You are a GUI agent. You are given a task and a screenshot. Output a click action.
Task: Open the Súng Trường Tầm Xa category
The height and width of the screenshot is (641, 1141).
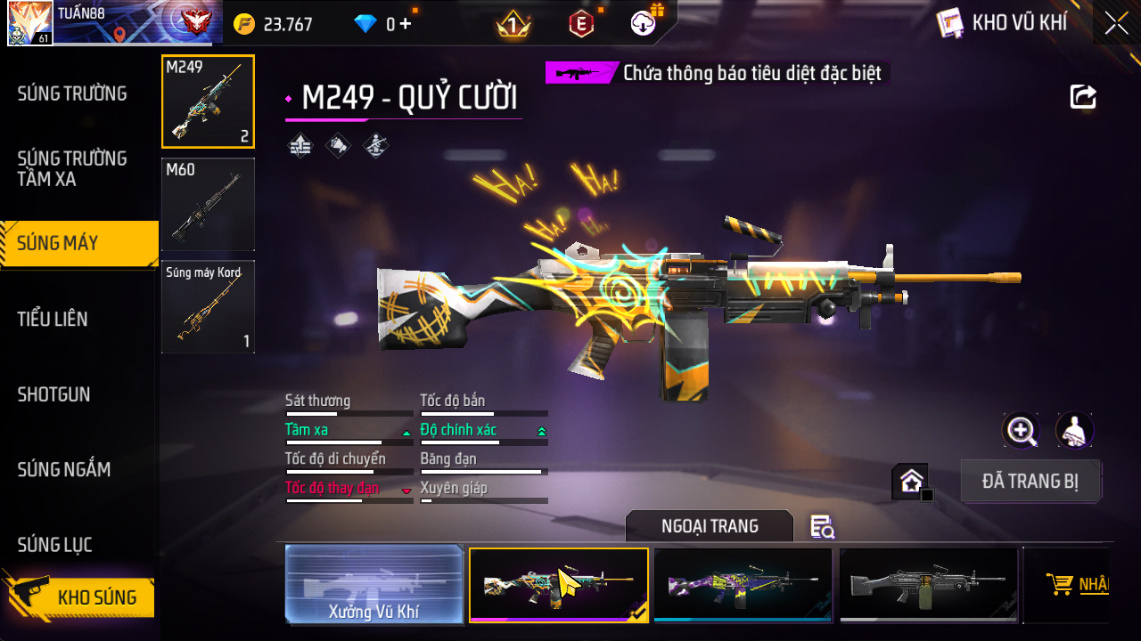click(x=72, y=168)
